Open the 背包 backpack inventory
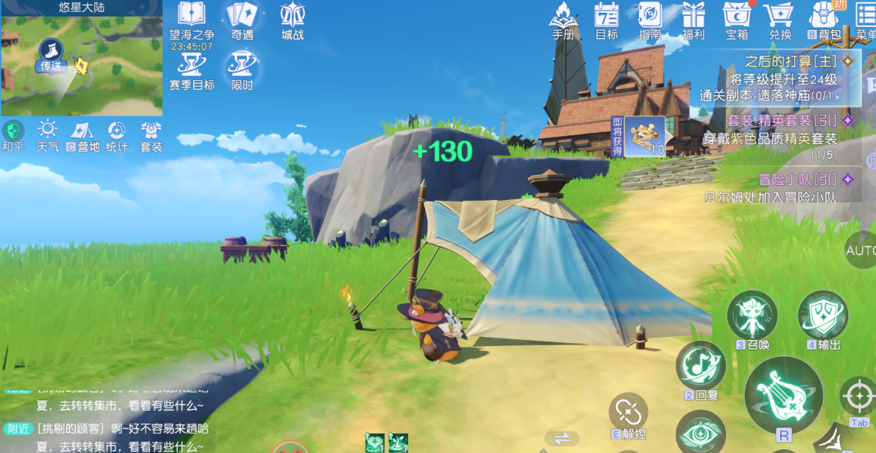This screenshot has height=453, width=876. click(x=824, y=18)
